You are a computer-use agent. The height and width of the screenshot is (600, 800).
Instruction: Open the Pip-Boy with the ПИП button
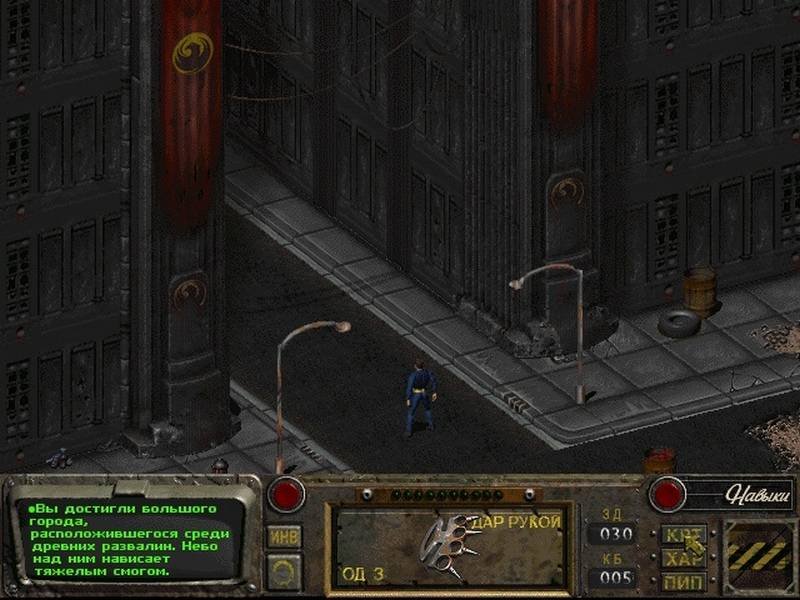pos(684,580)
